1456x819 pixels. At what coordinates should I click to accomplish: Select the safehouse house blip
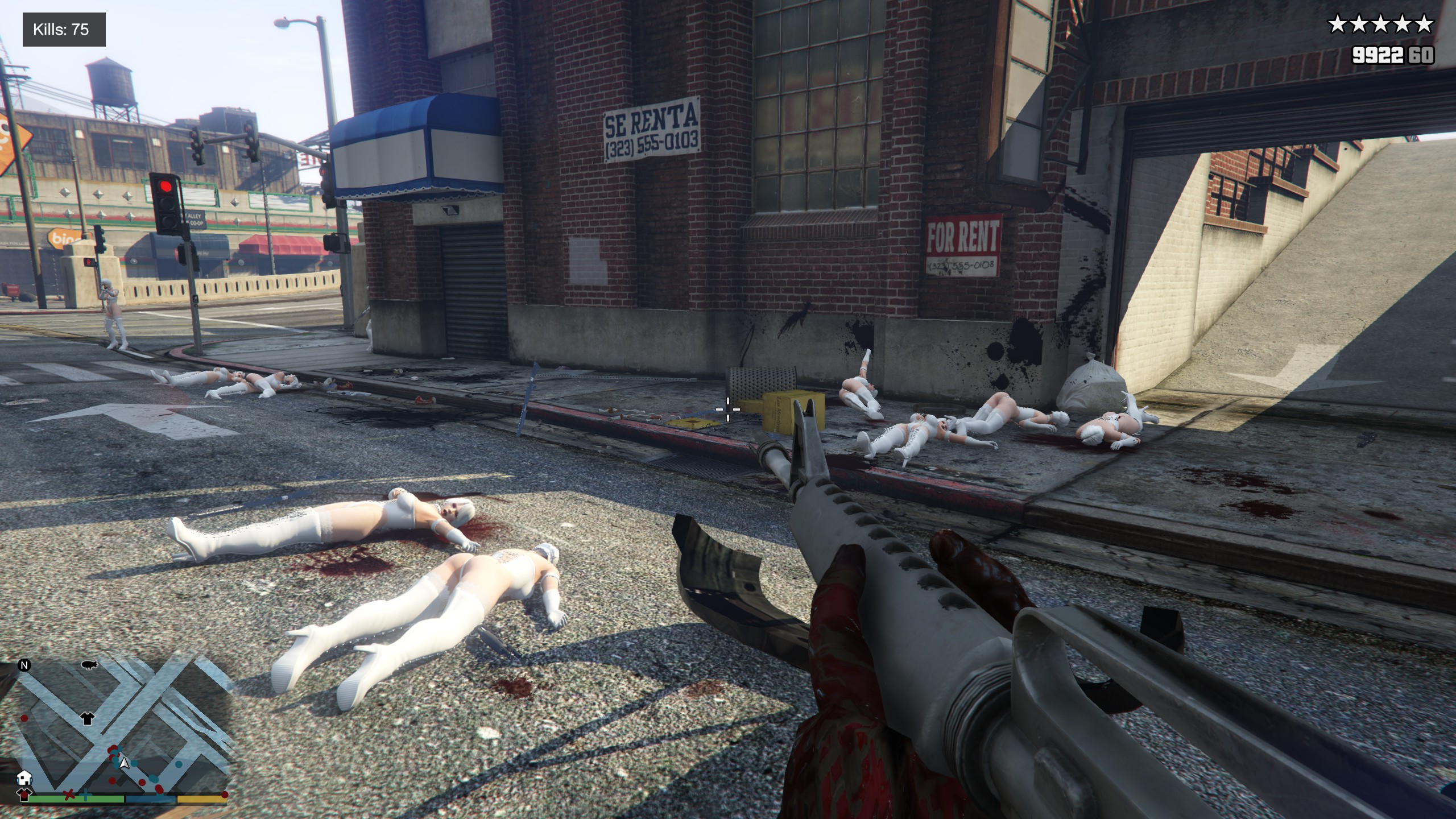point(24,777)
